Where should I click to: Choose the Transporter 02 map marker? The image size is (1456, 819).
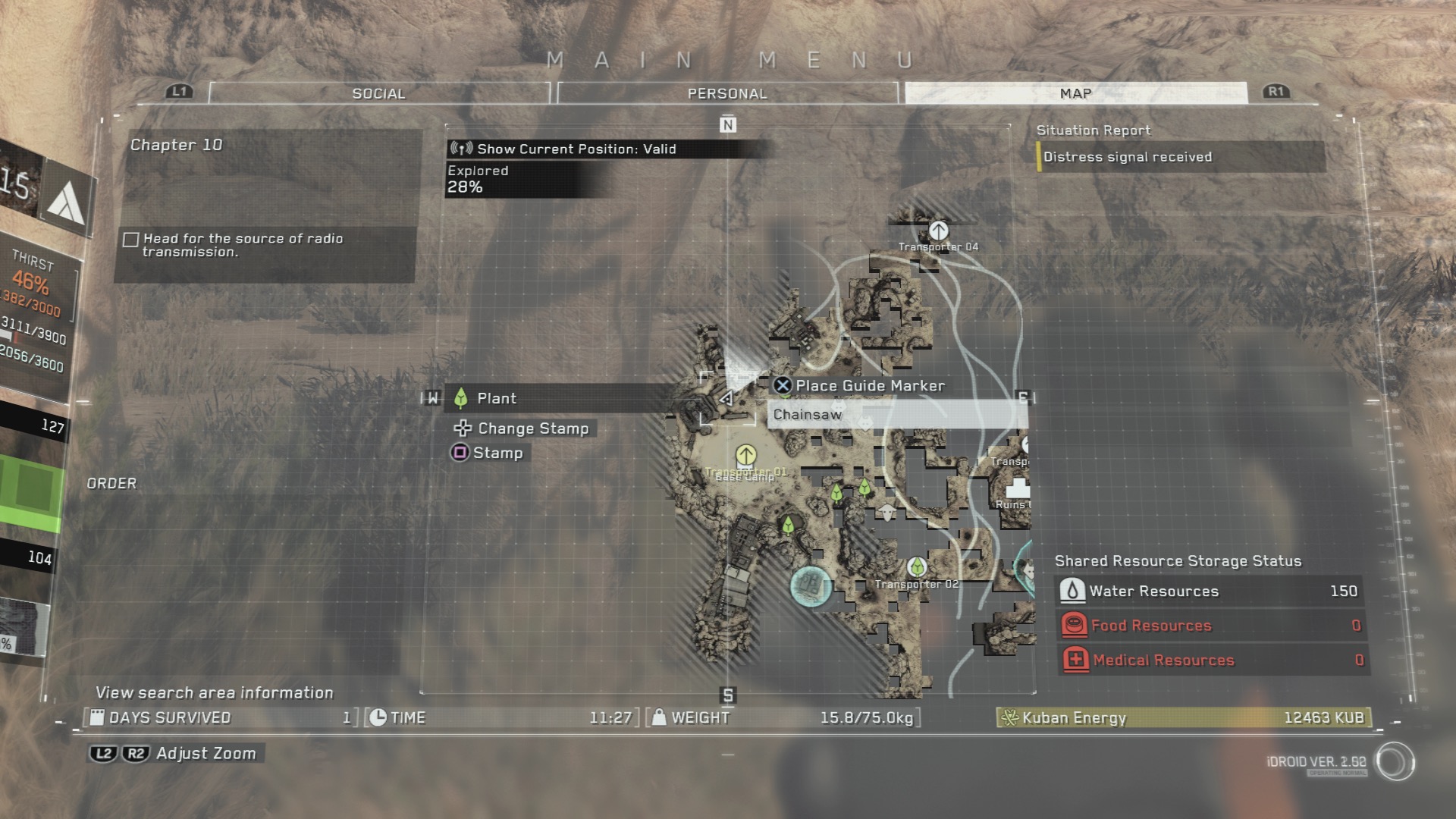coord(917,567)
